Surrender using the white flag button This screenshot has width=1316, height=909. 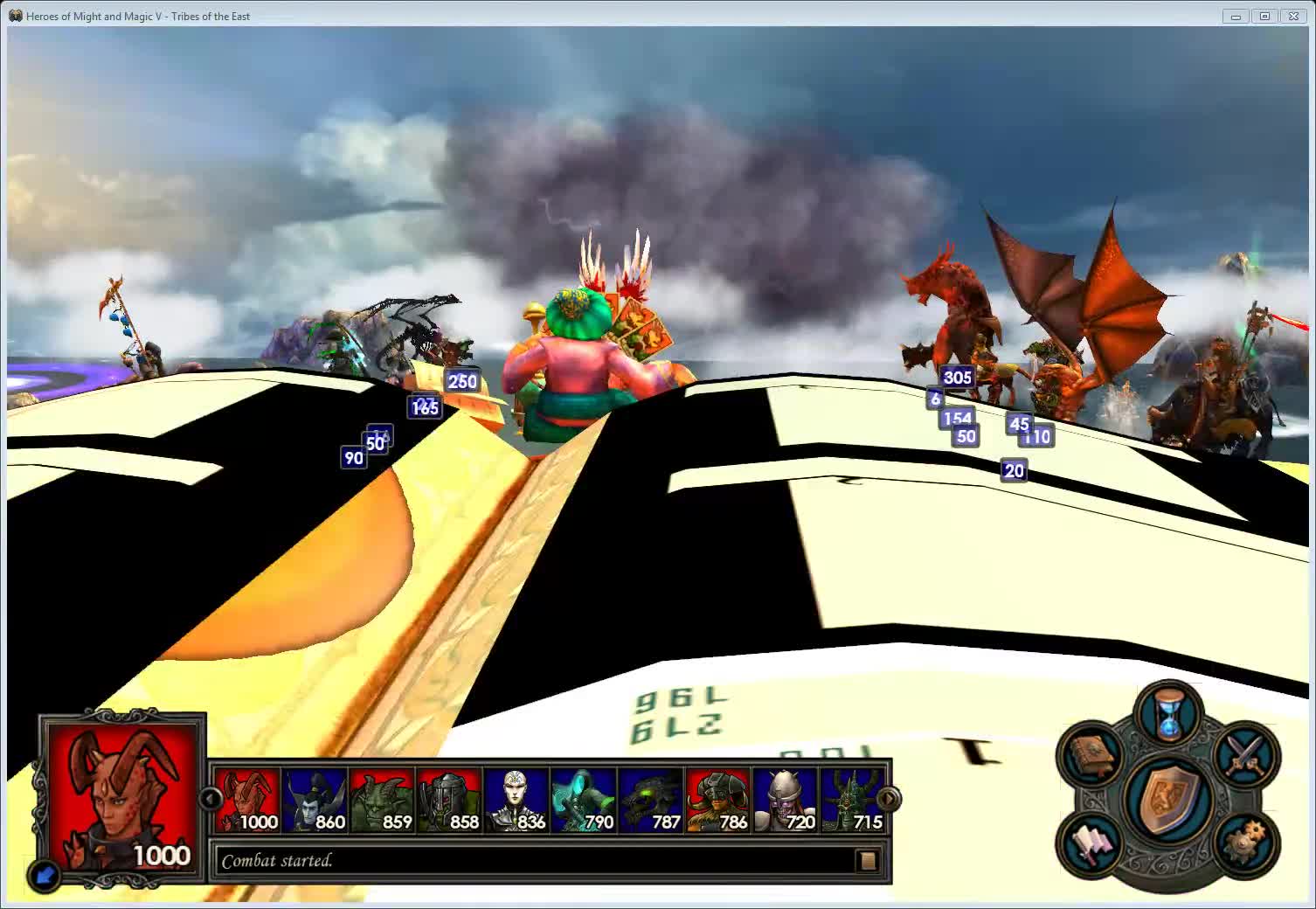[1091, 843]
